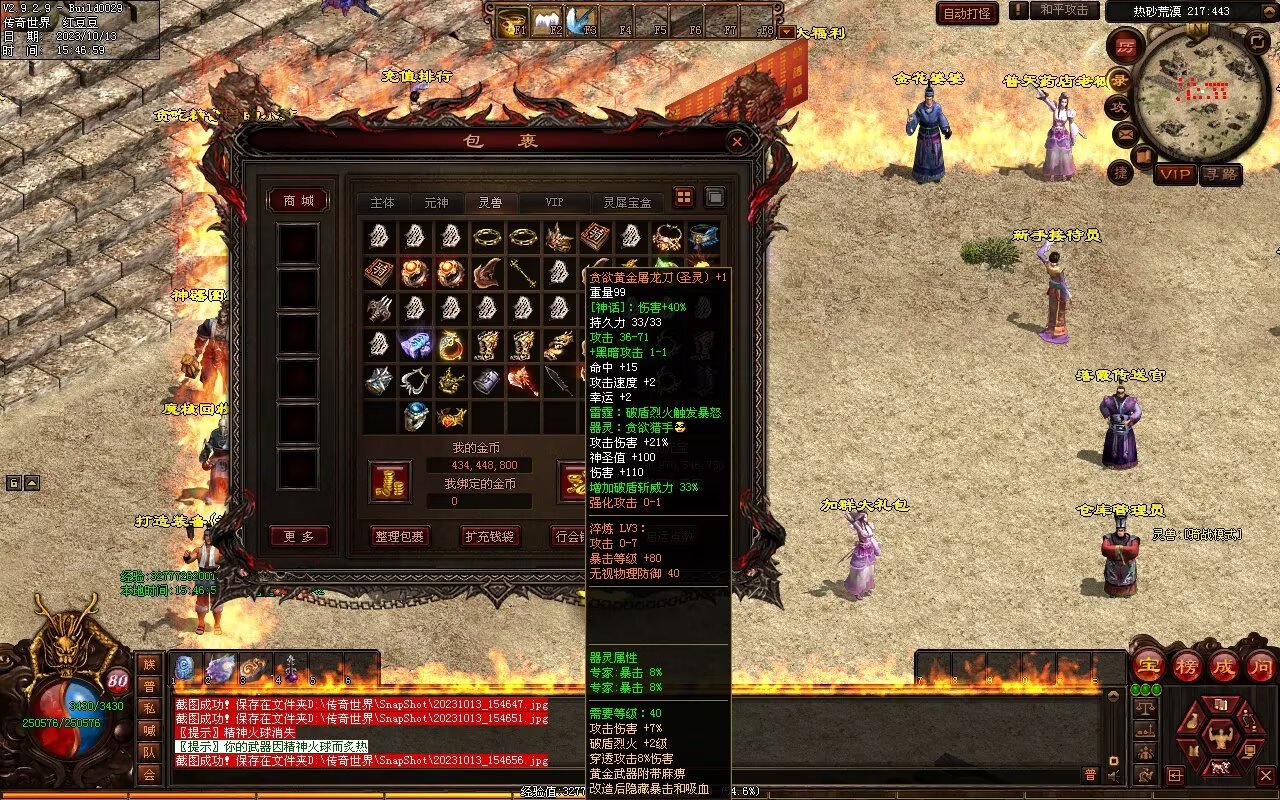Screen dimensions: 1280x800
Task: Open the red VIP button by minimap
Action: tap(1175, 174)
